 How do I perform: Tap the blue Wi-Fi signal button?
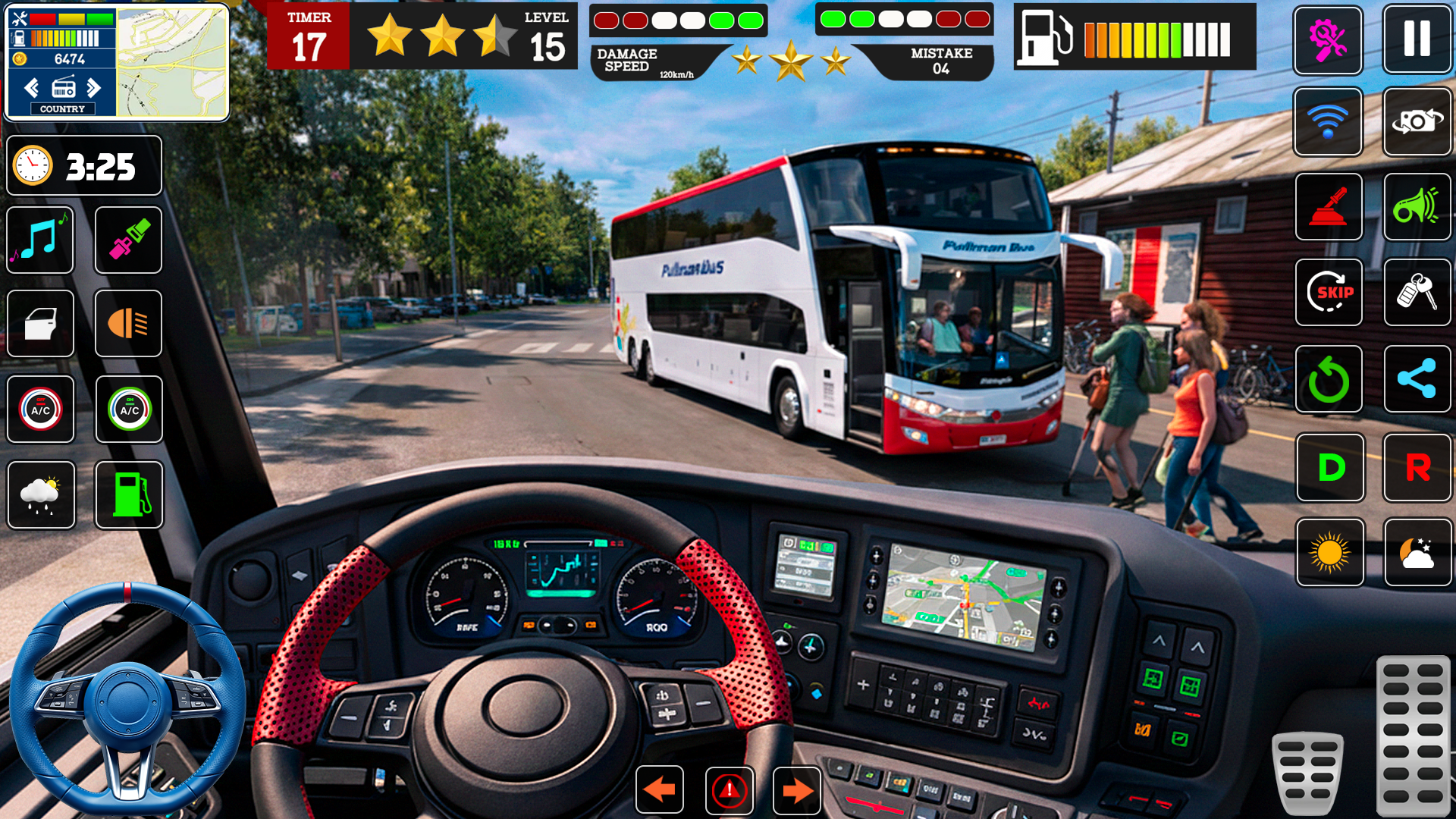[x=1328, y=121]
